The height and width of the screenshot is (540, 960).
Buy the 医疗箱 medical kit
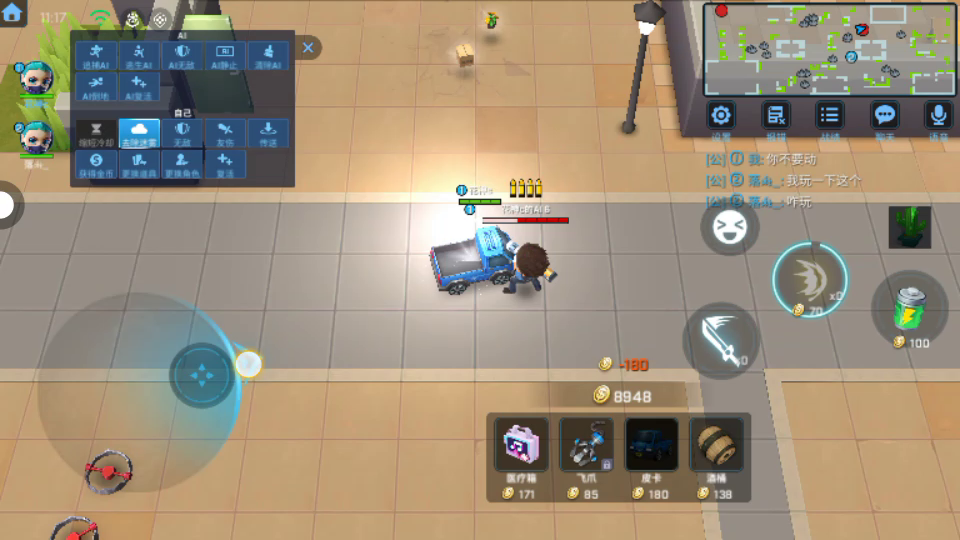point(521,451)
